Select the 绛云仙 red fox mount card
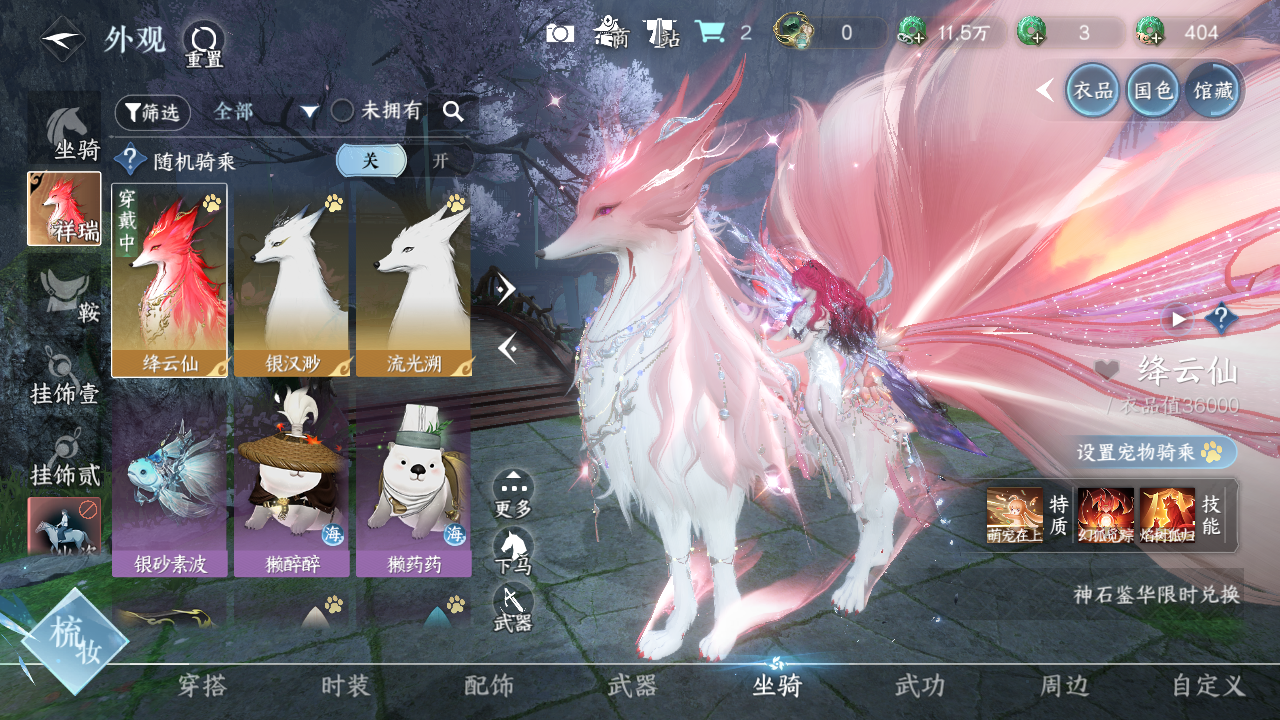 pos(169,279)
